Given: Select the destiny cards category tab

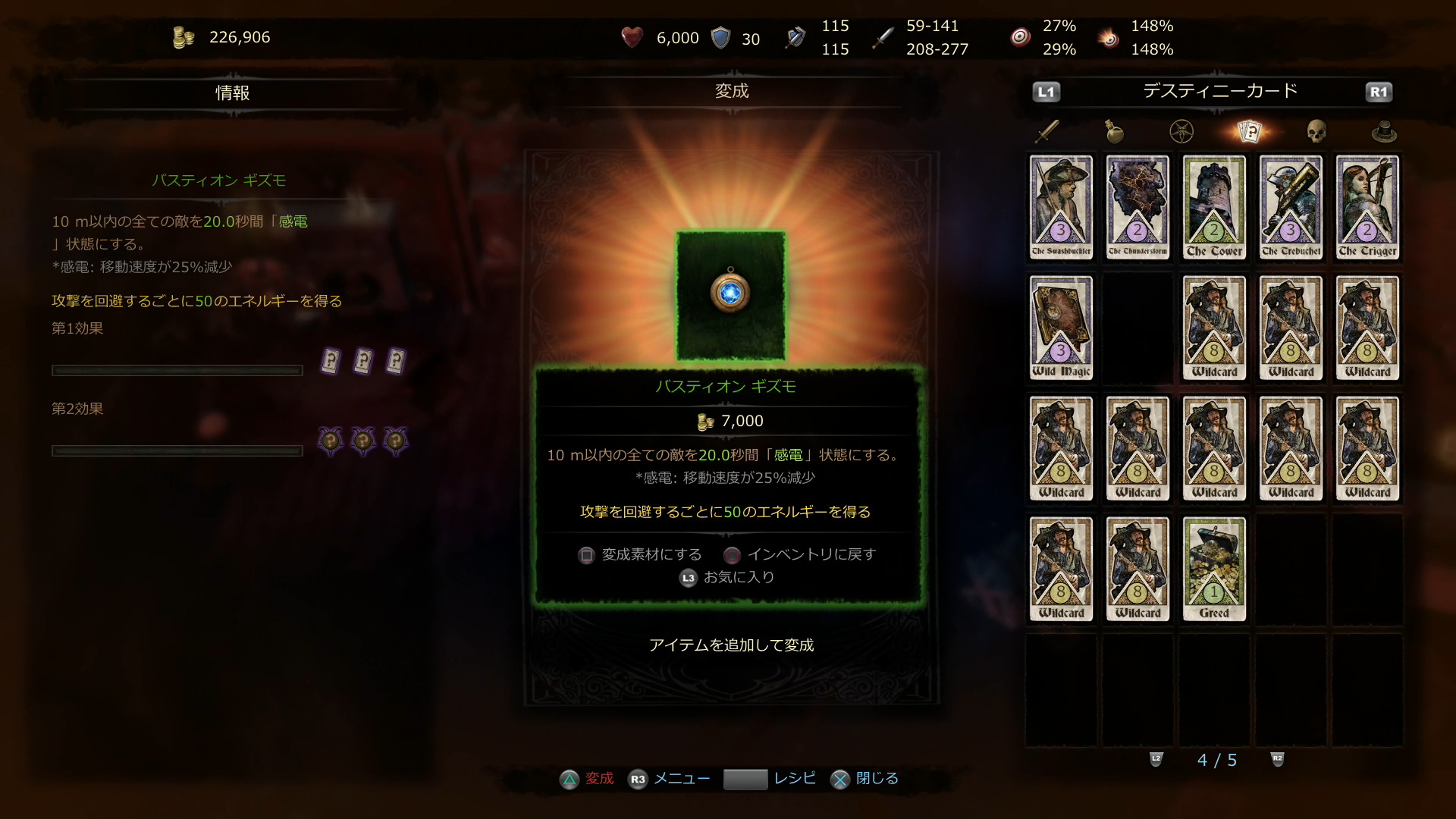Looking at the screenshot, I should click(x=1249, y=131).
